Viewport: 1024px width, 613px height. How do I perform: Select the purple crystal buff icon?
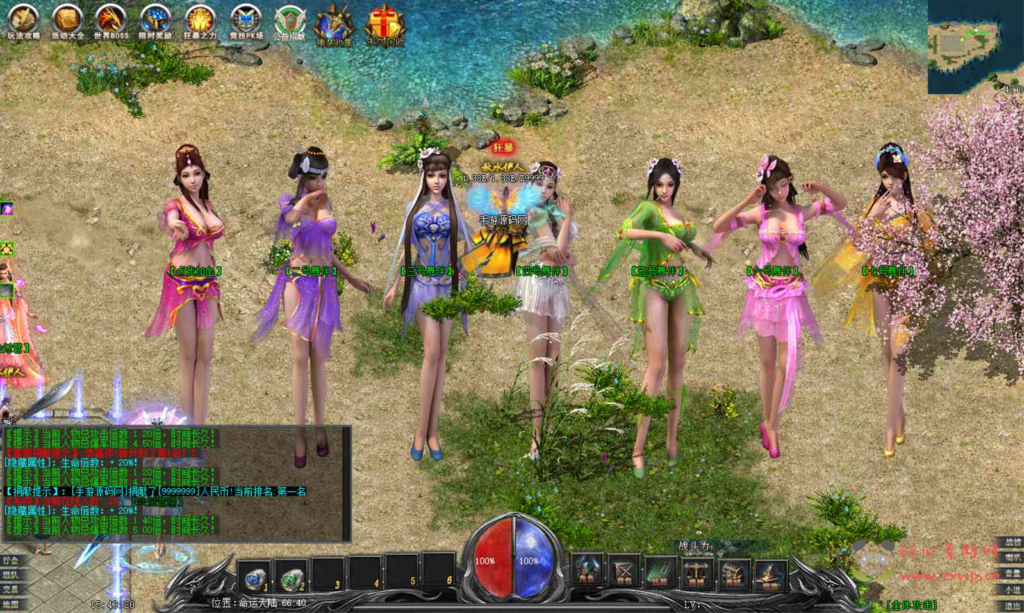(6, 208)
